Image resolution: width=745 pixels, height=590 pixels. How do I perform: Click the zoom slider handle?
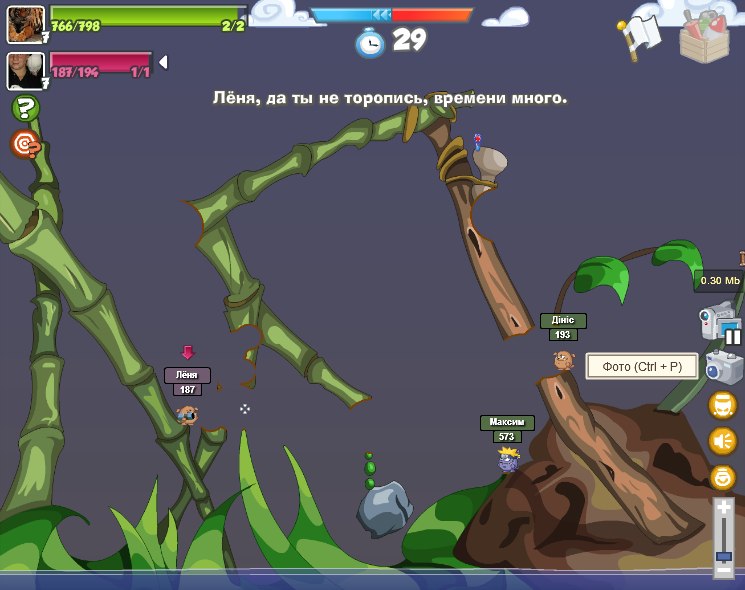pyautogui.click(x=723, y=555)
